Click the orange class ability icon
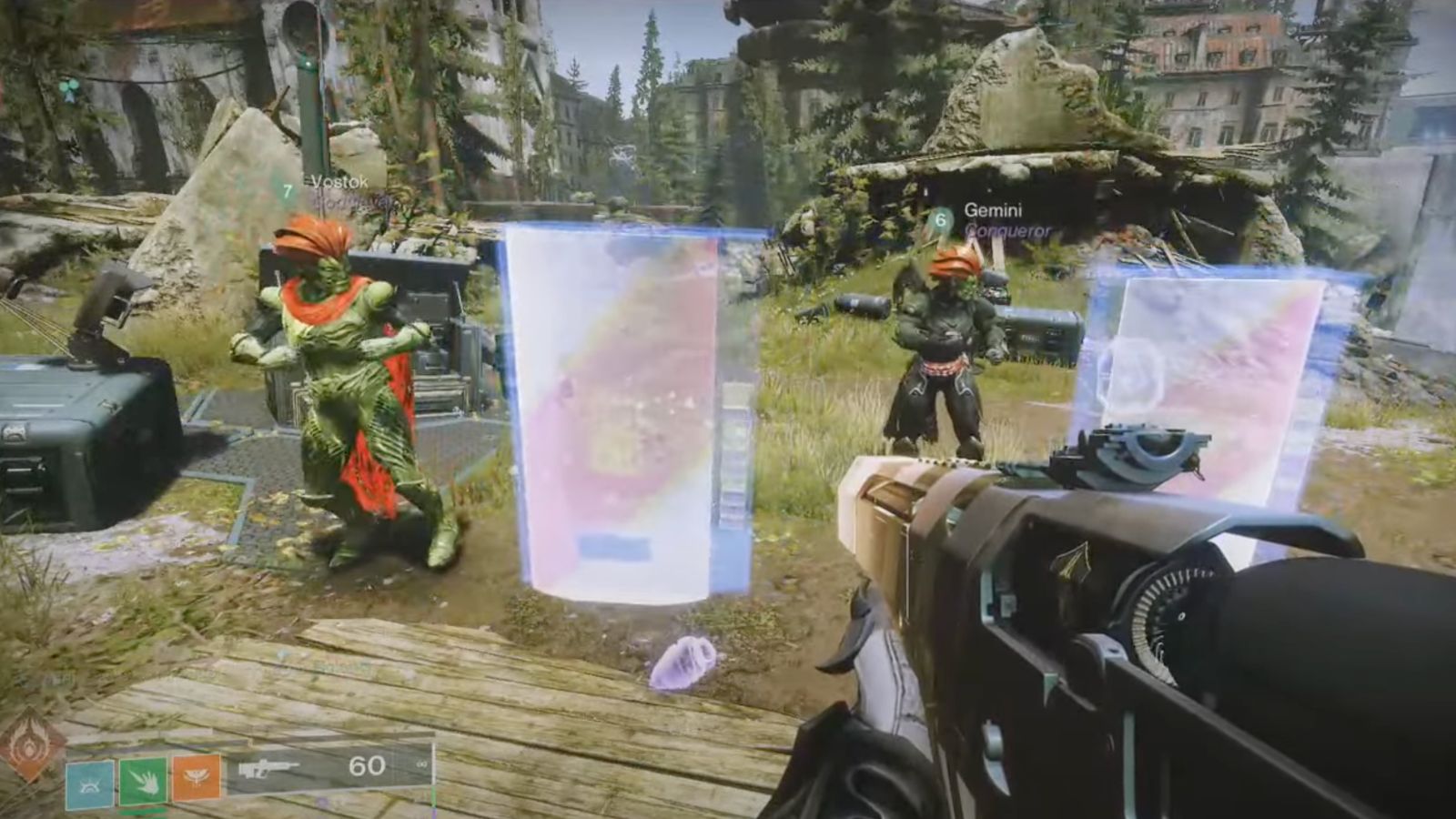The width and height of the screenshot is (1456, 819). [x=196, y=778]
